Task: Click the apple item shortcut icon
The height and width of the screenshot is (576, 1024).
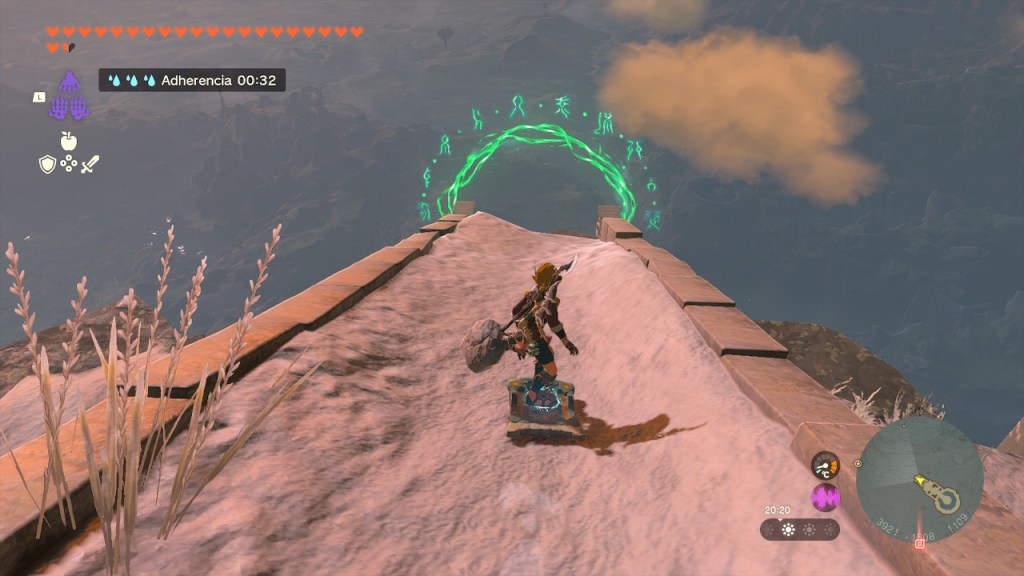Action: (68, 141)
